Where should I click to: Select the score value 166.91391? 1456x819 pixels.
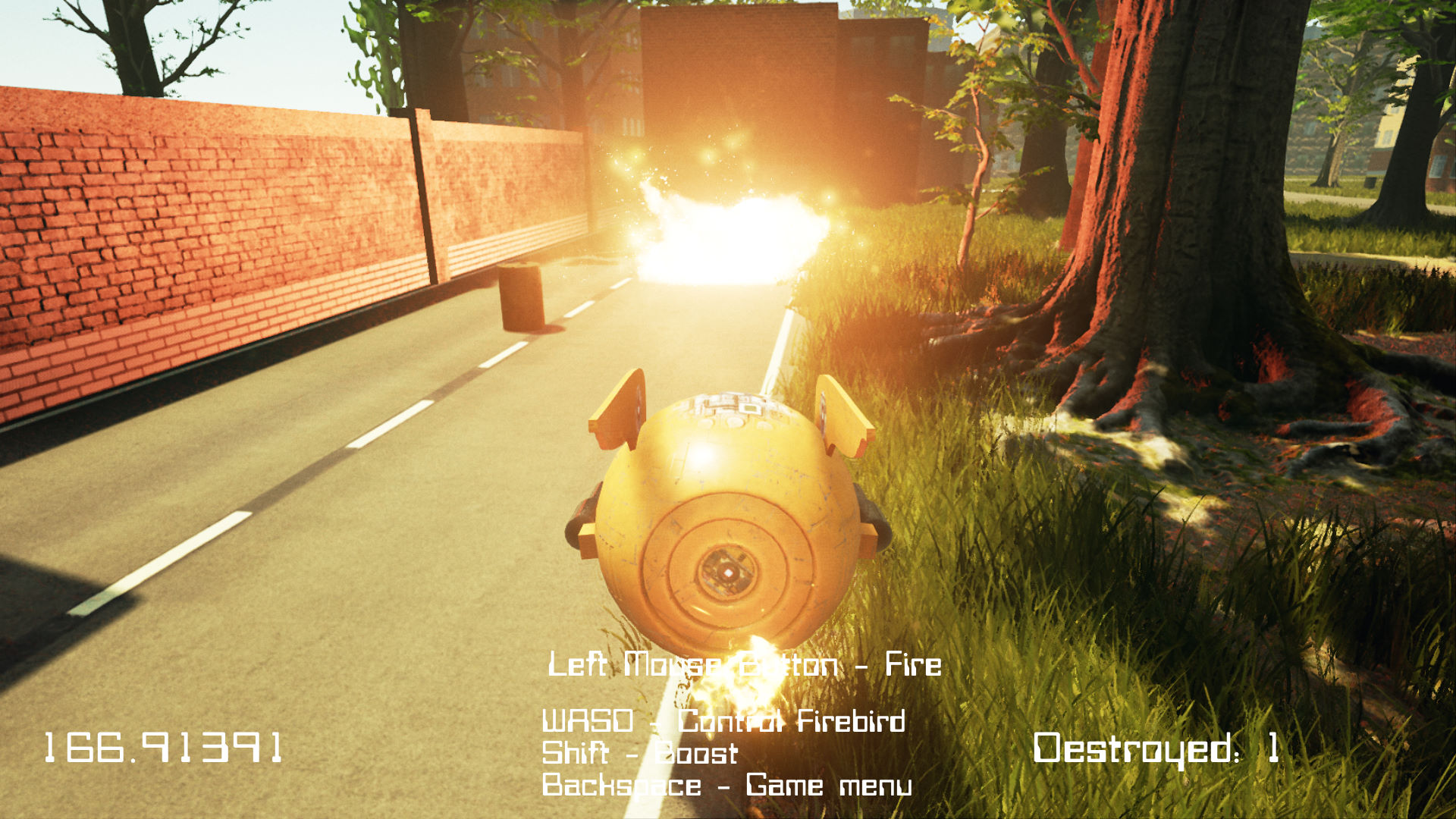[x=163, y=747]
